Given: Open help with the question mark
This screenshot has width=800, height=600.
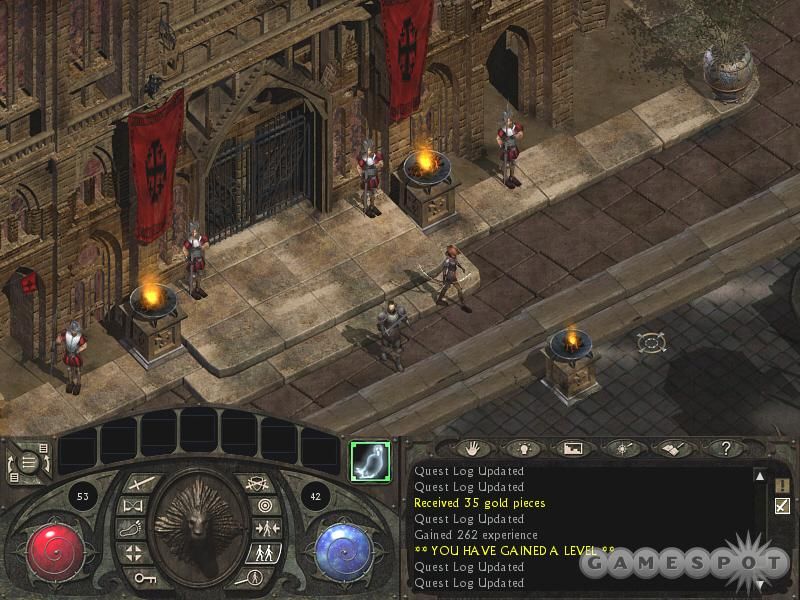Looking at the screenshot, I should pyautogui.click(x=727, y=449).
